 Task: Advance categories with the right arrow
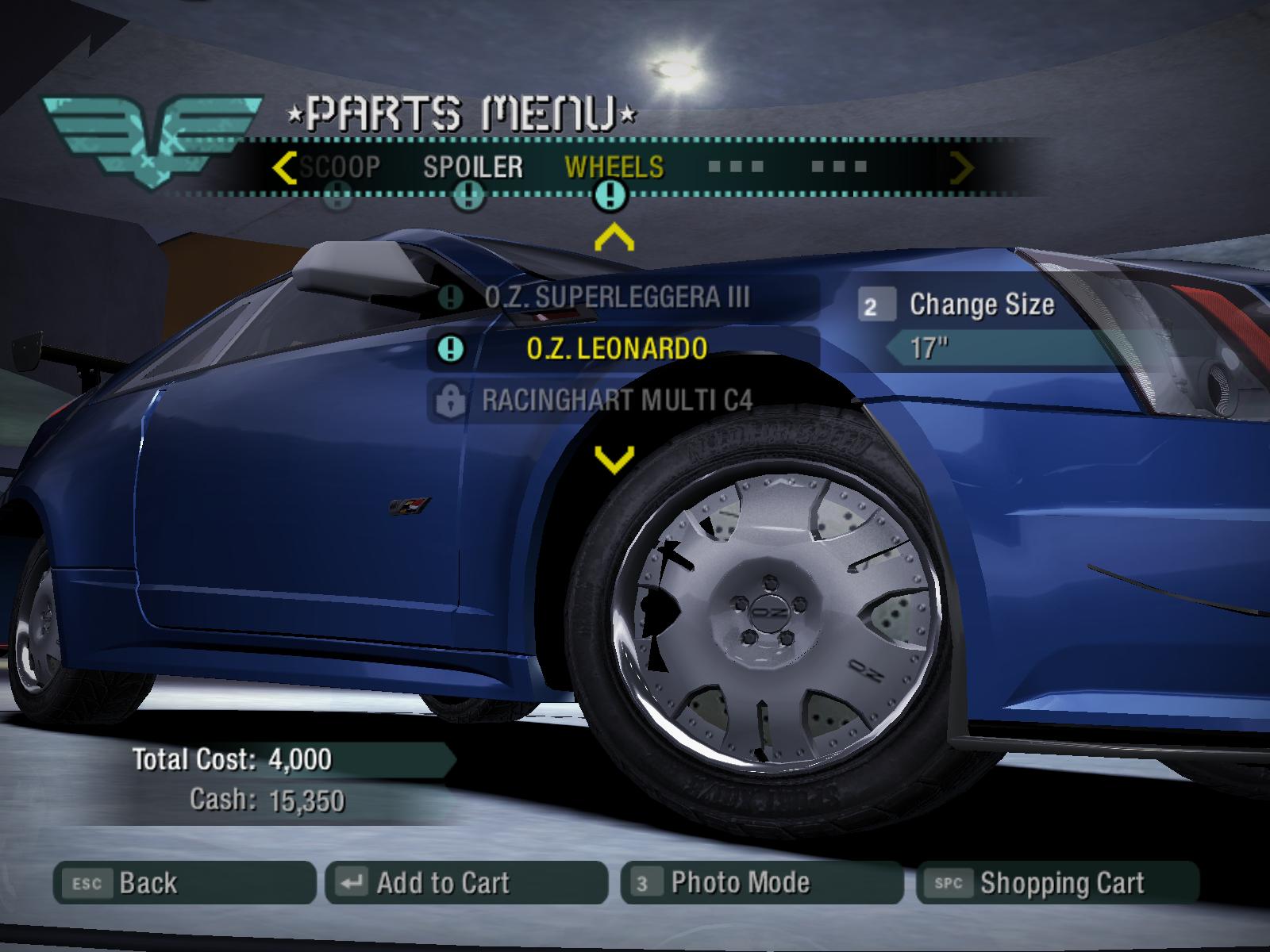(x=962, y=167)
